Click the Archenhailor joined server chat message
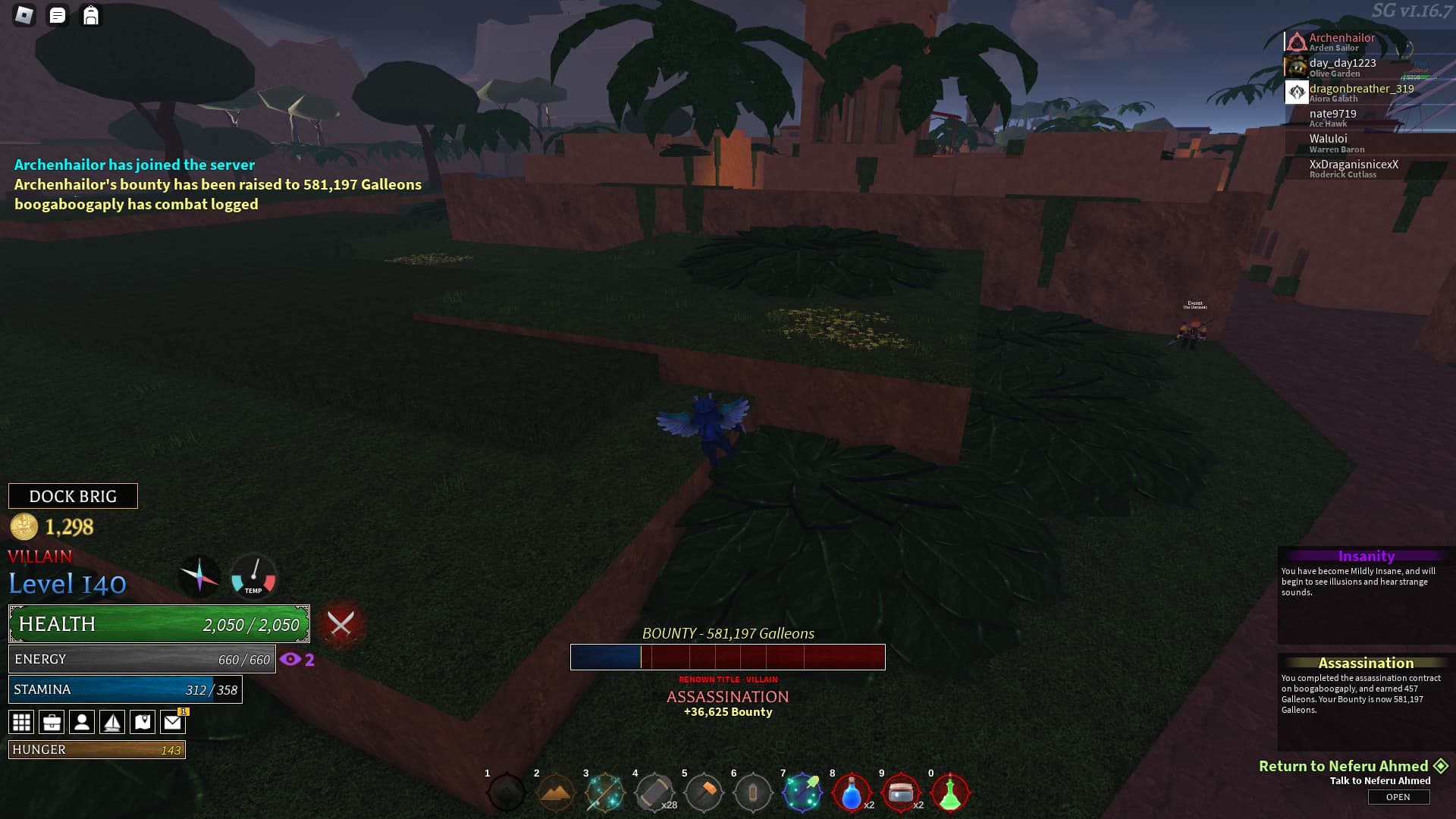 [133, 164]
